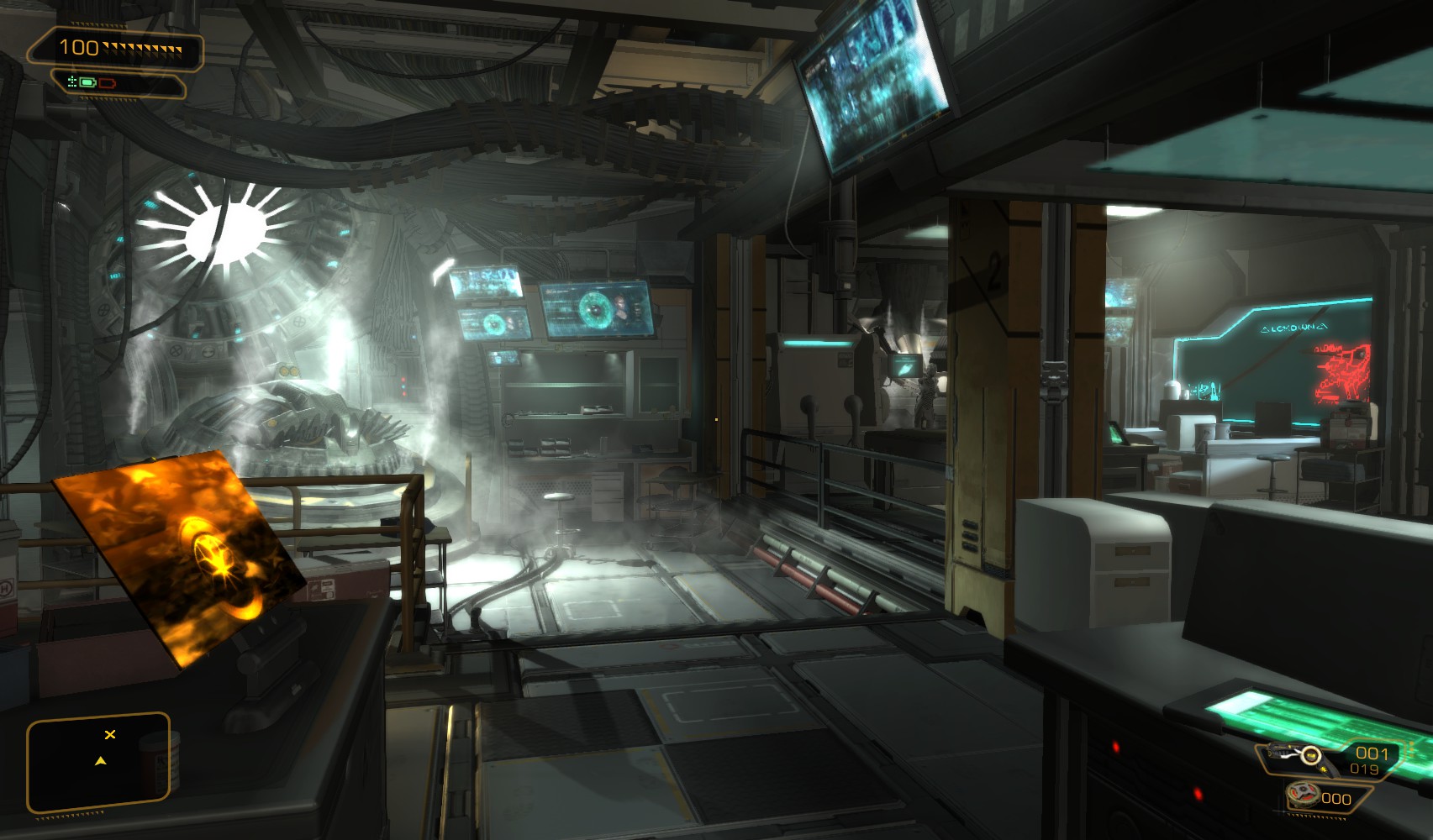Click the green energy battery cell icon
This screenshot has width=1433, height=840.
click(x=87, y=82)
